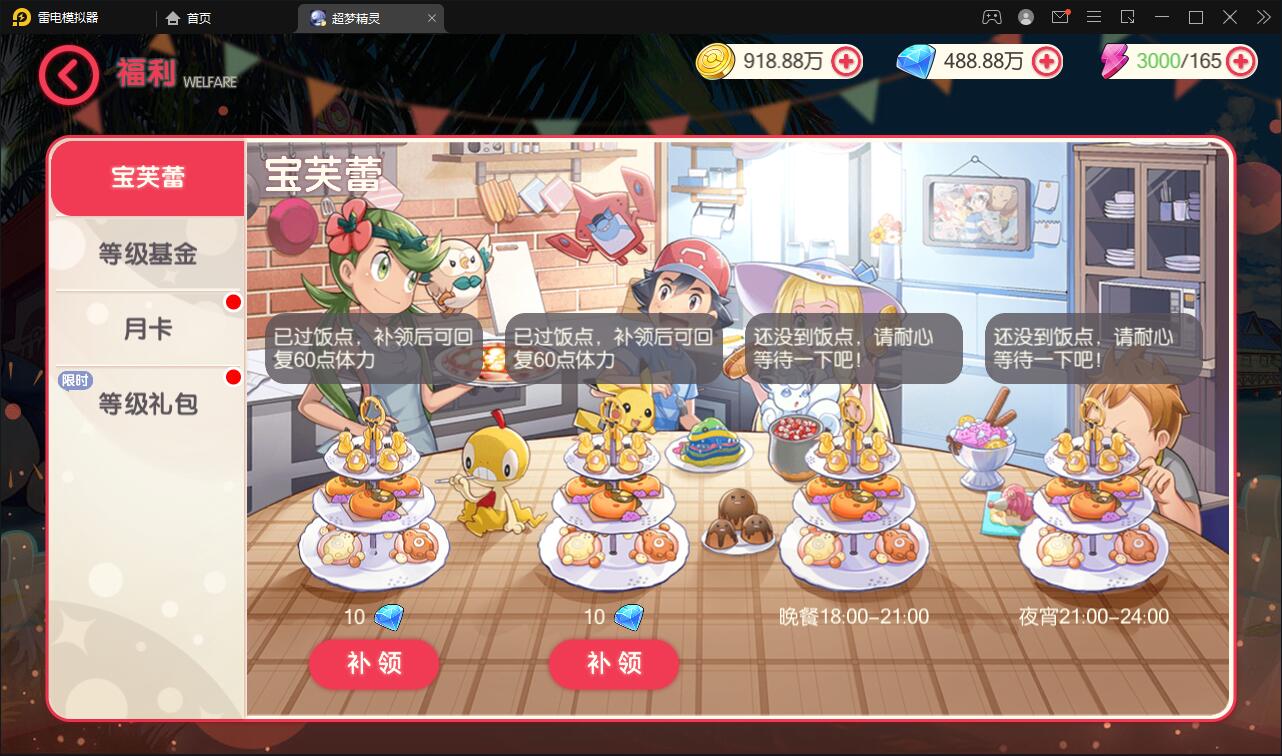Click the back arrow on the 福利 welfare page

(68, 75)
